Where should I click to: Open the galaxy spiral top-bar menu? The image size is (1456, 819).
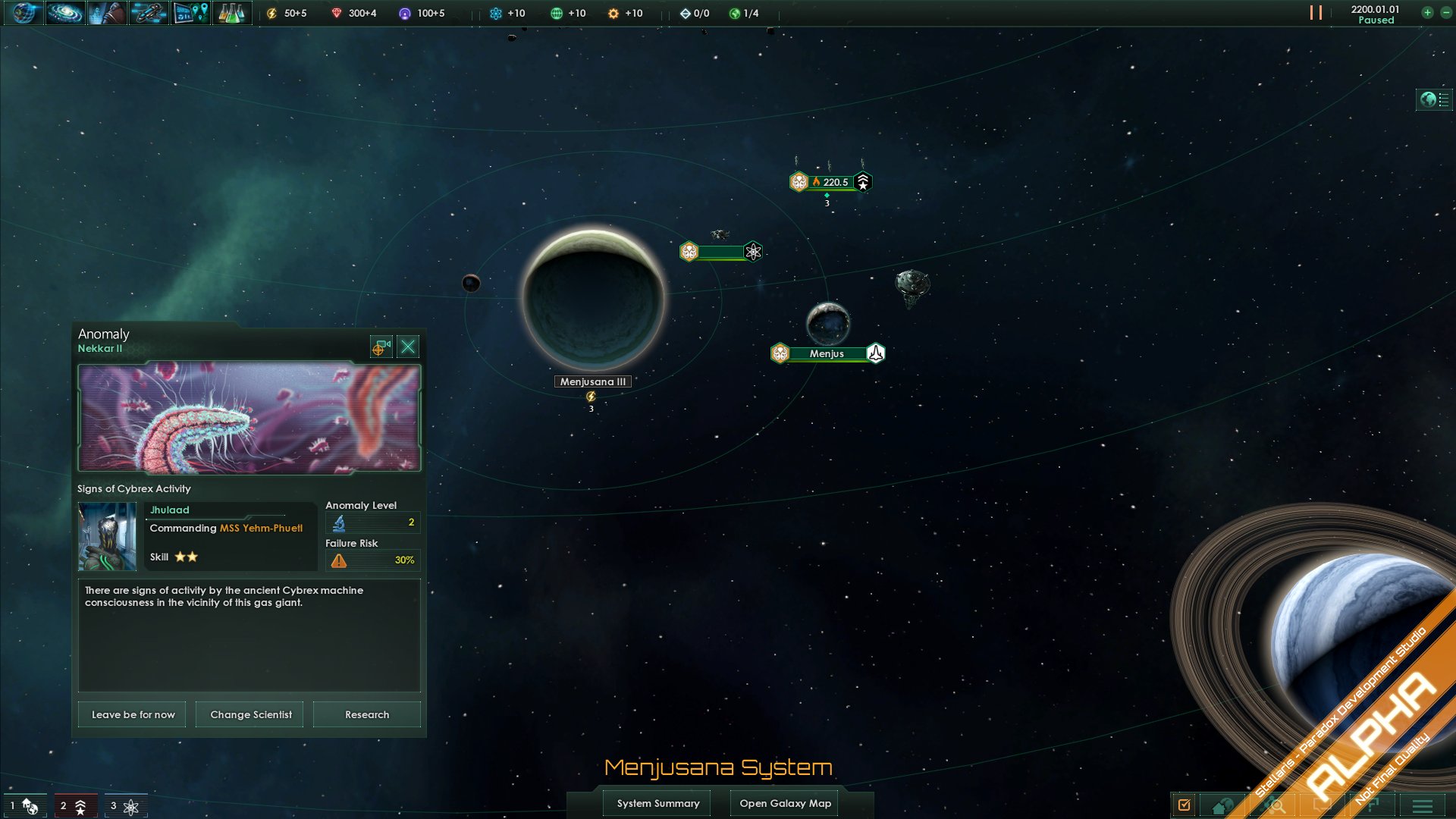pos(65,13)
